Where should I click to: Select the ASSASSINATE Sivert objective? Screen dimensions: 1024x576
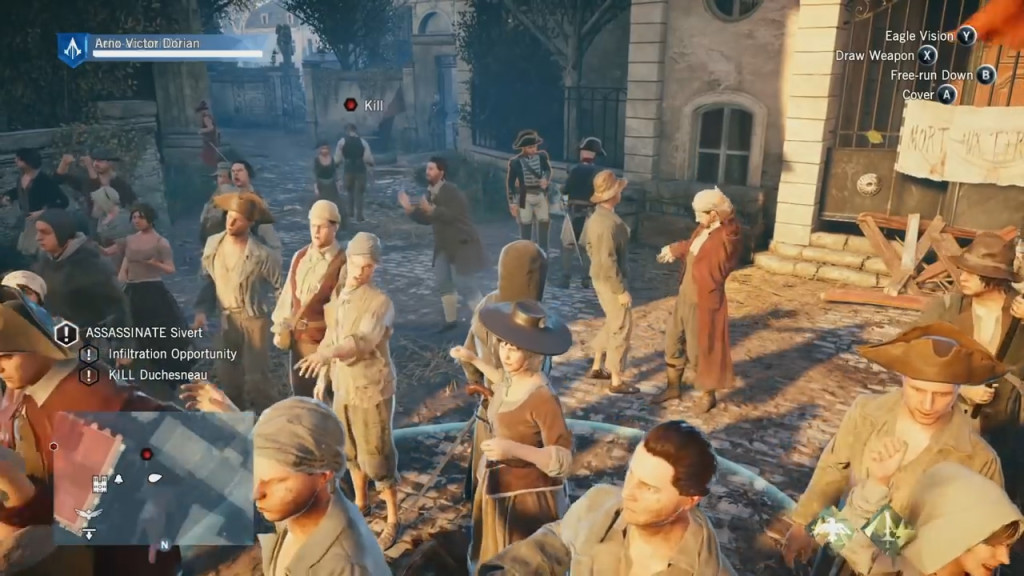tap(131, 333)
